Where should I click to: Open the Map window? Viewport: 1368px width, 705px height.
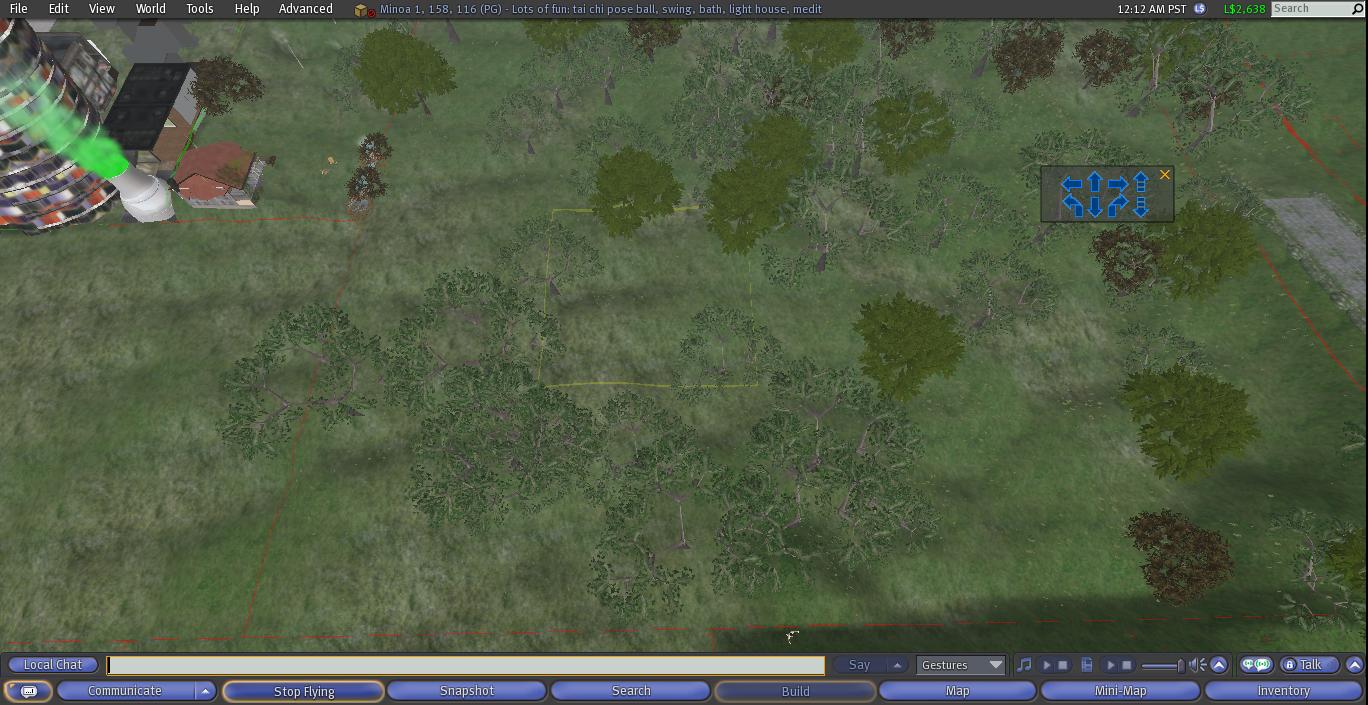(957, 691)
